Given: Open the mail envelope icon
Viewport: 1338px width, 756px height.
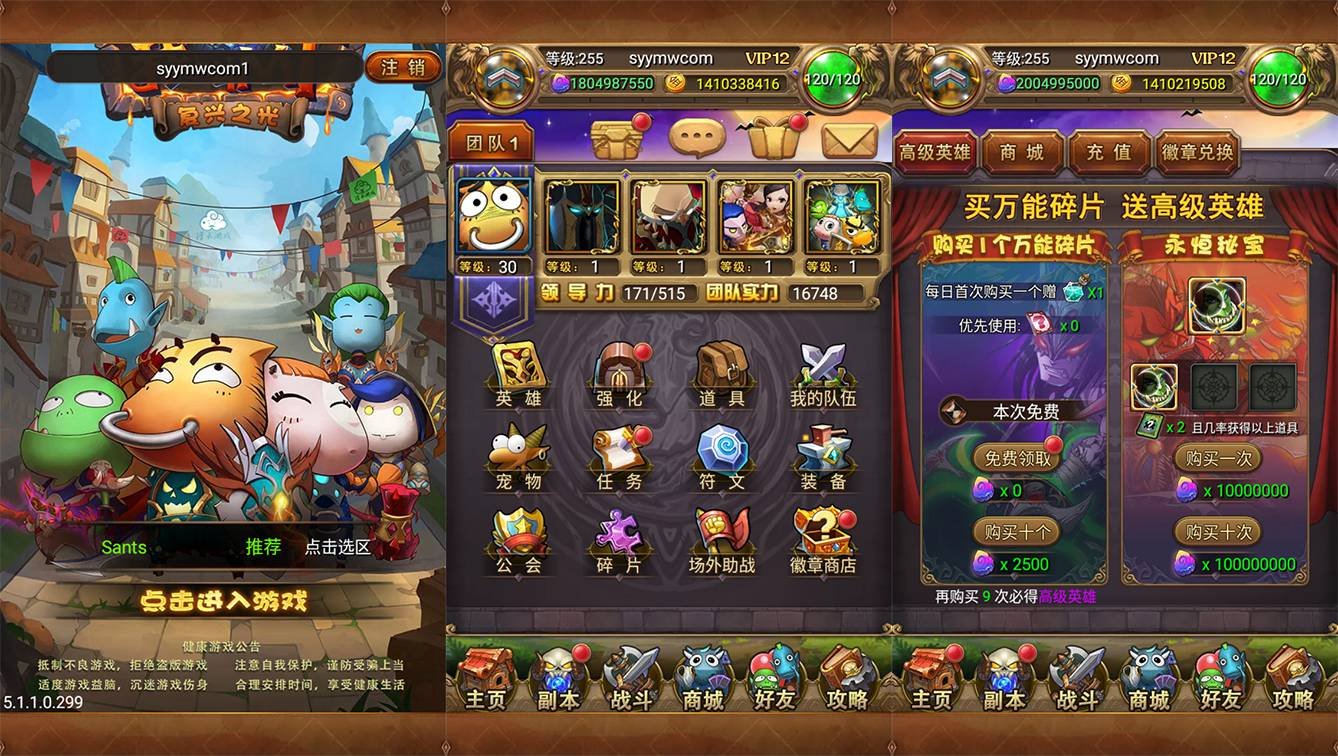Looking at the screenshot, I should click(849, 140).
